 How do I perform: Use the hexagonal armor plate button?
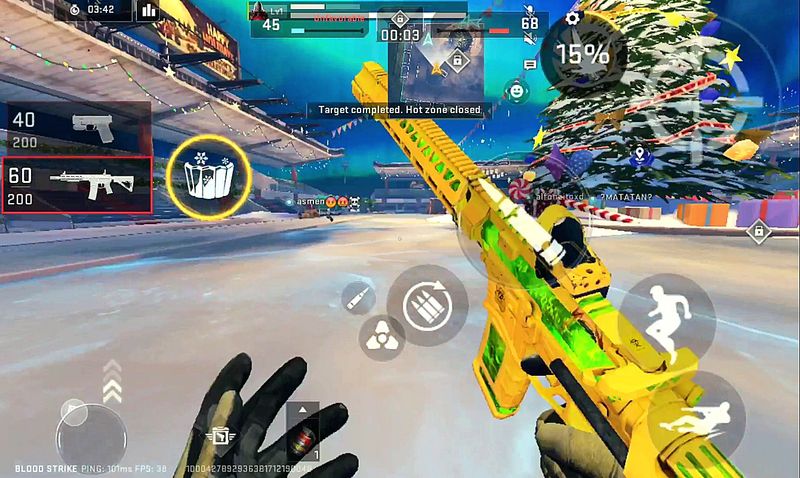click(381, 338)
